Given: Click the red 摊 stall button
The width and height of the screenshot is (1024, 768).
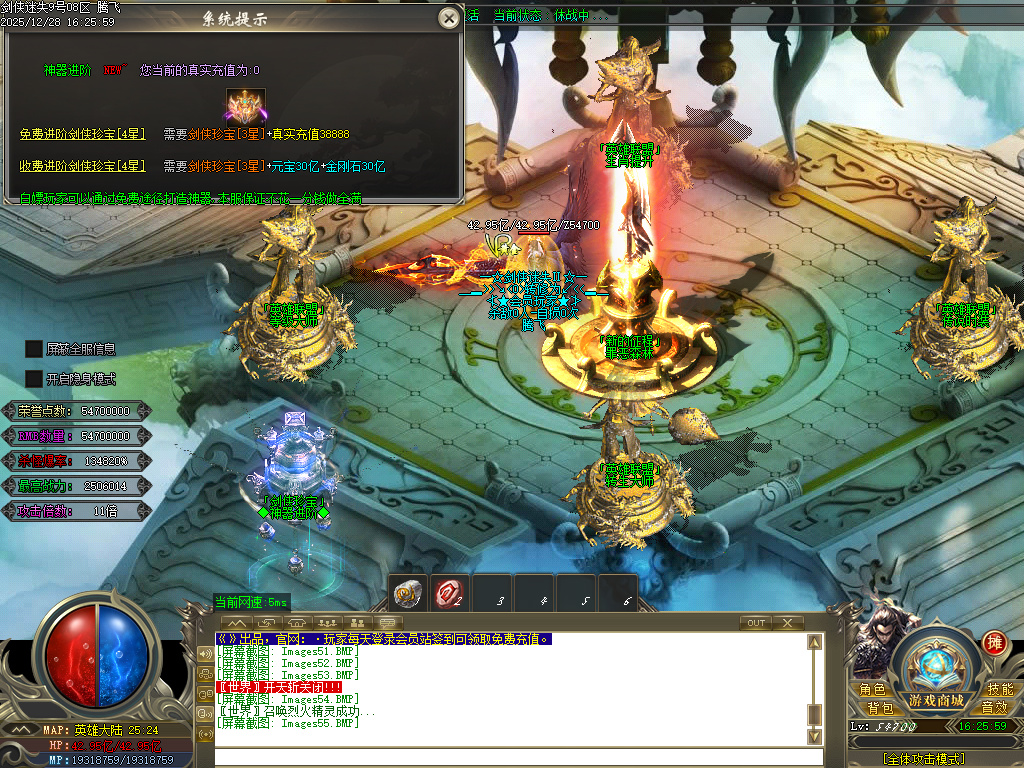Looking at the screenshot, I should coord(994,643).
